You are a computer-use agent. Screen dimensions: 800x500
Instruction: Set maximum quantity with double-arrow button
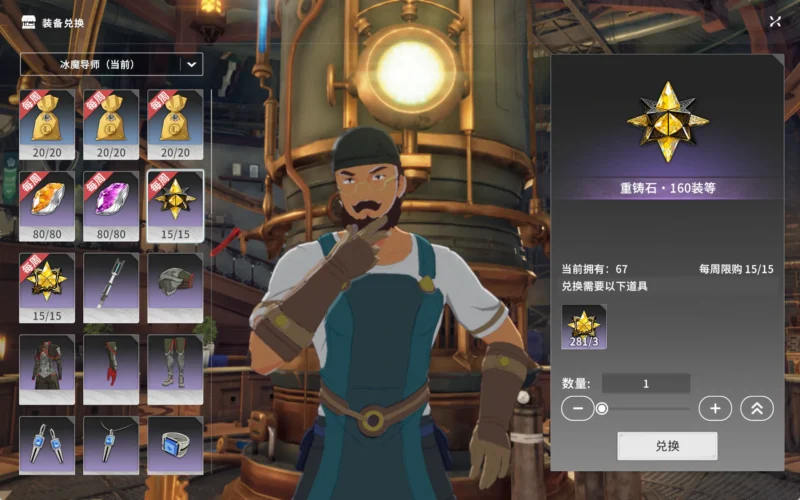tap(756, 408)
